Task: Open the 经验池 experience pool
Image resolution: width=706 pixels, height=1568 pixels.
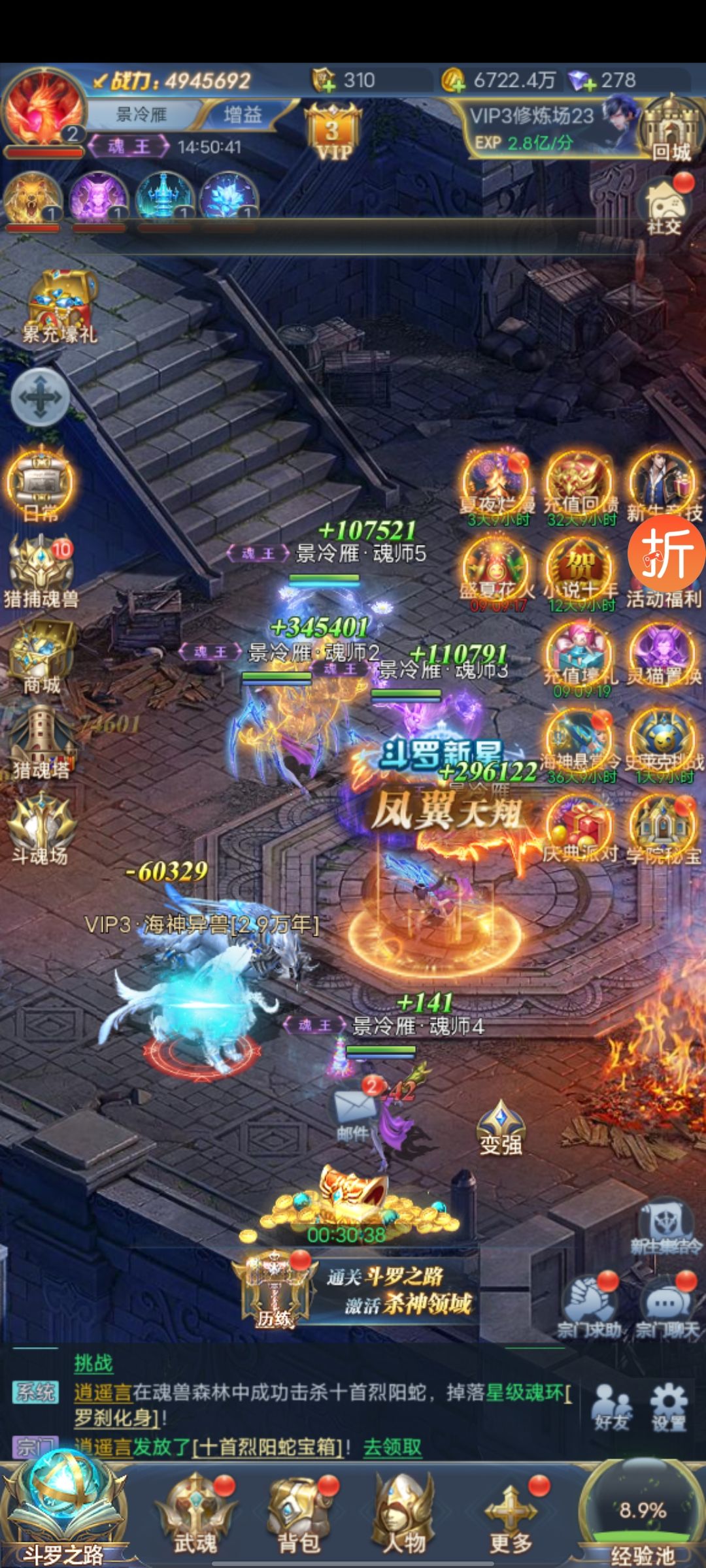Action: (642, 1516)
